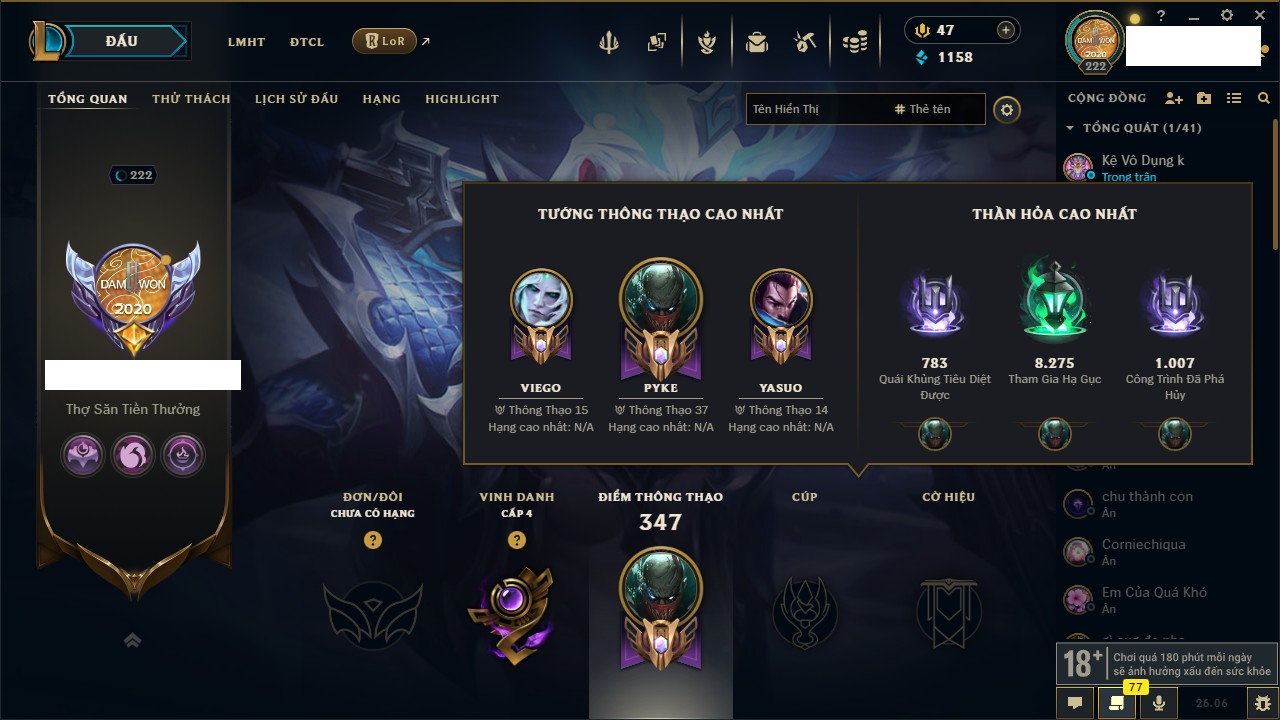Click the plus button beside 47 currency
1280x720 pixels.
tap(1005, 30)
